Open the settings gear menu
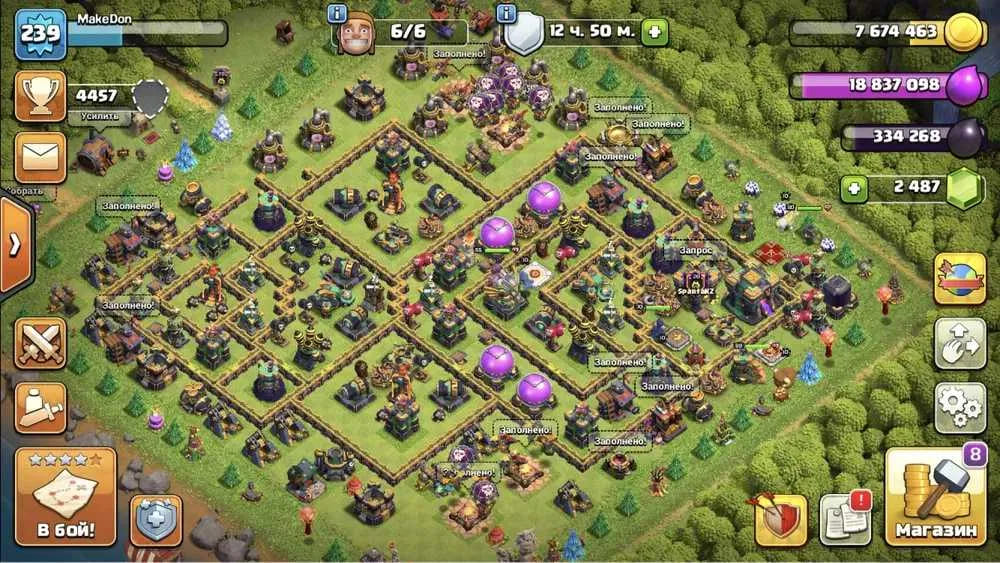The width and height of the screenshot is (1000, 563). click(x=960, y=406)
